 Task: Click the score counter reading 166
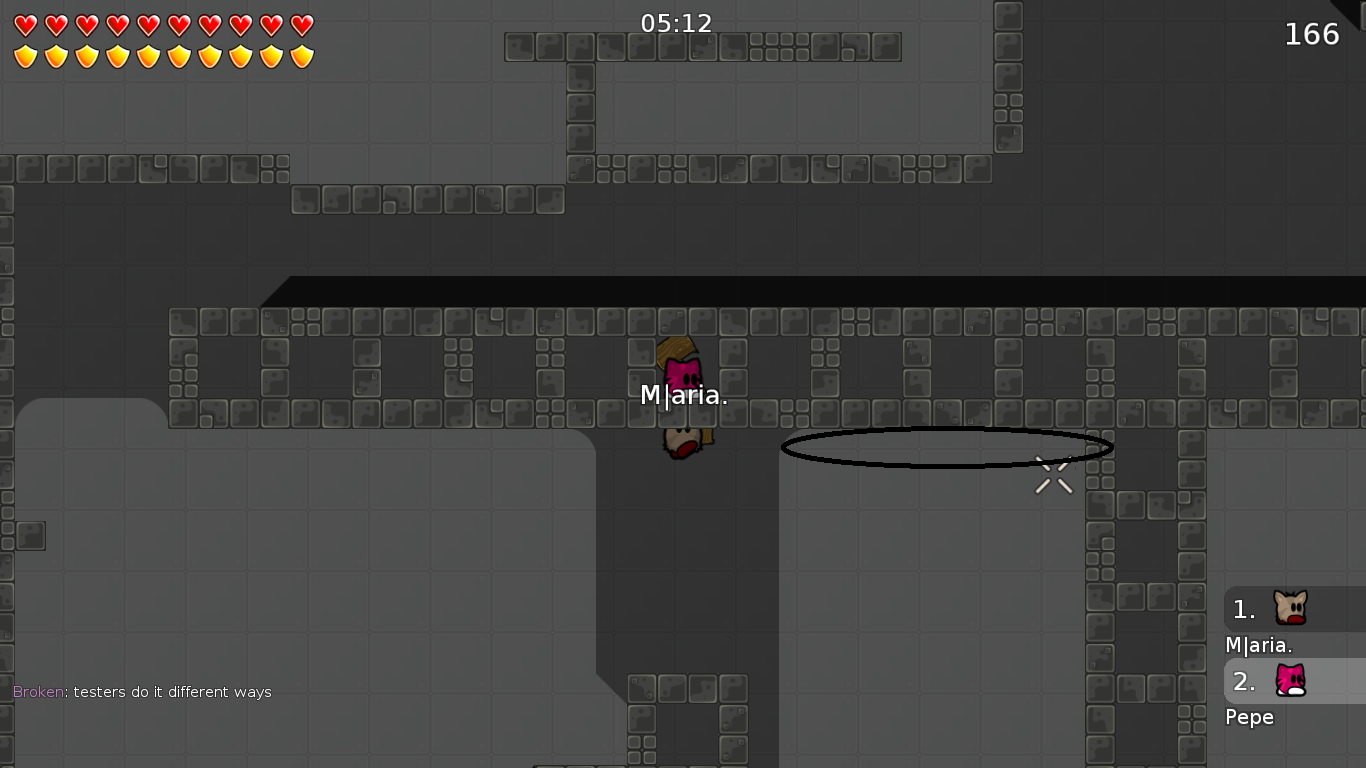tap(1311, 33)
